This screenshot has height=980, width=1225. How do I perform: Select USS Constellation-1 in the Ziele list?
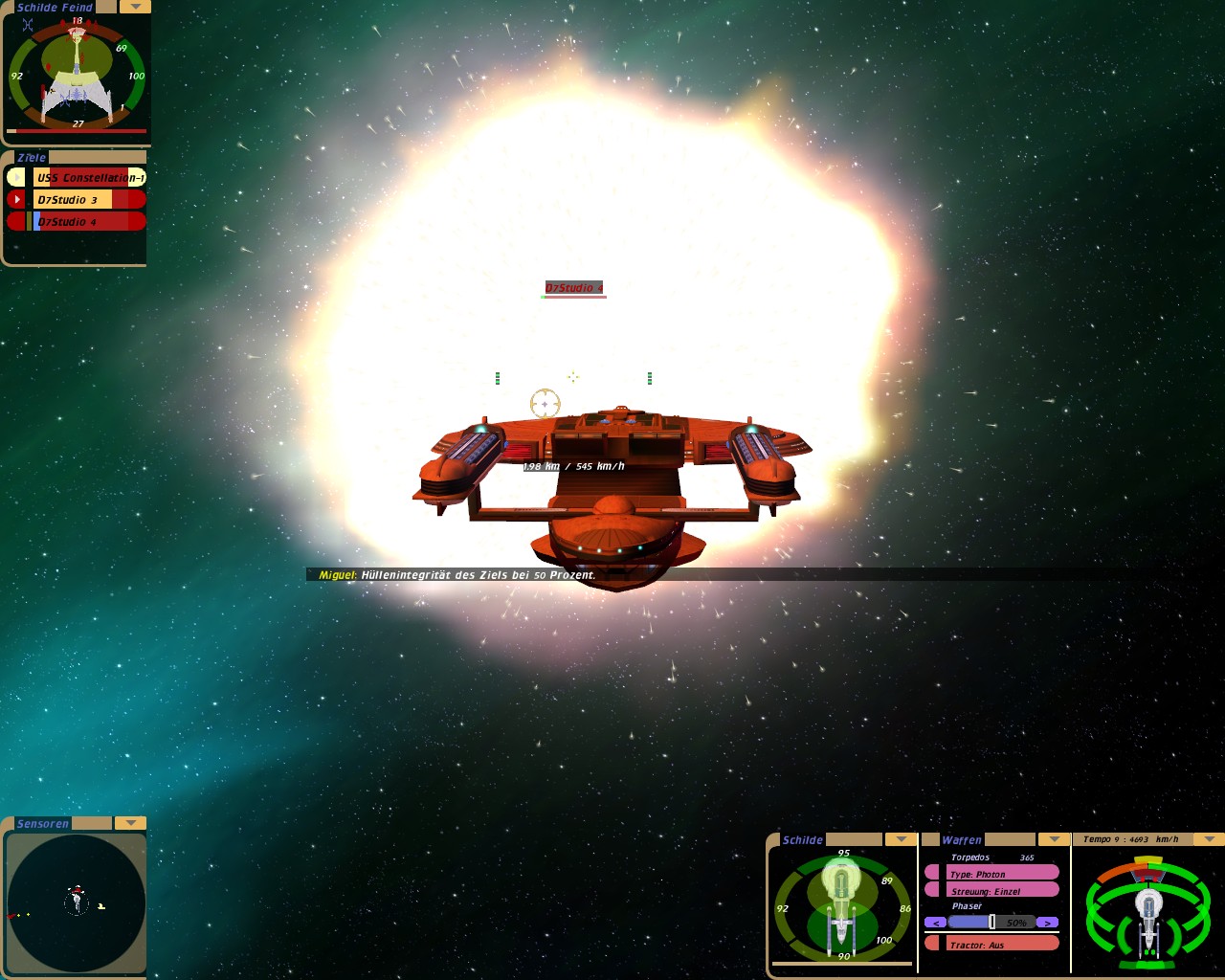[x=89, y=177]
